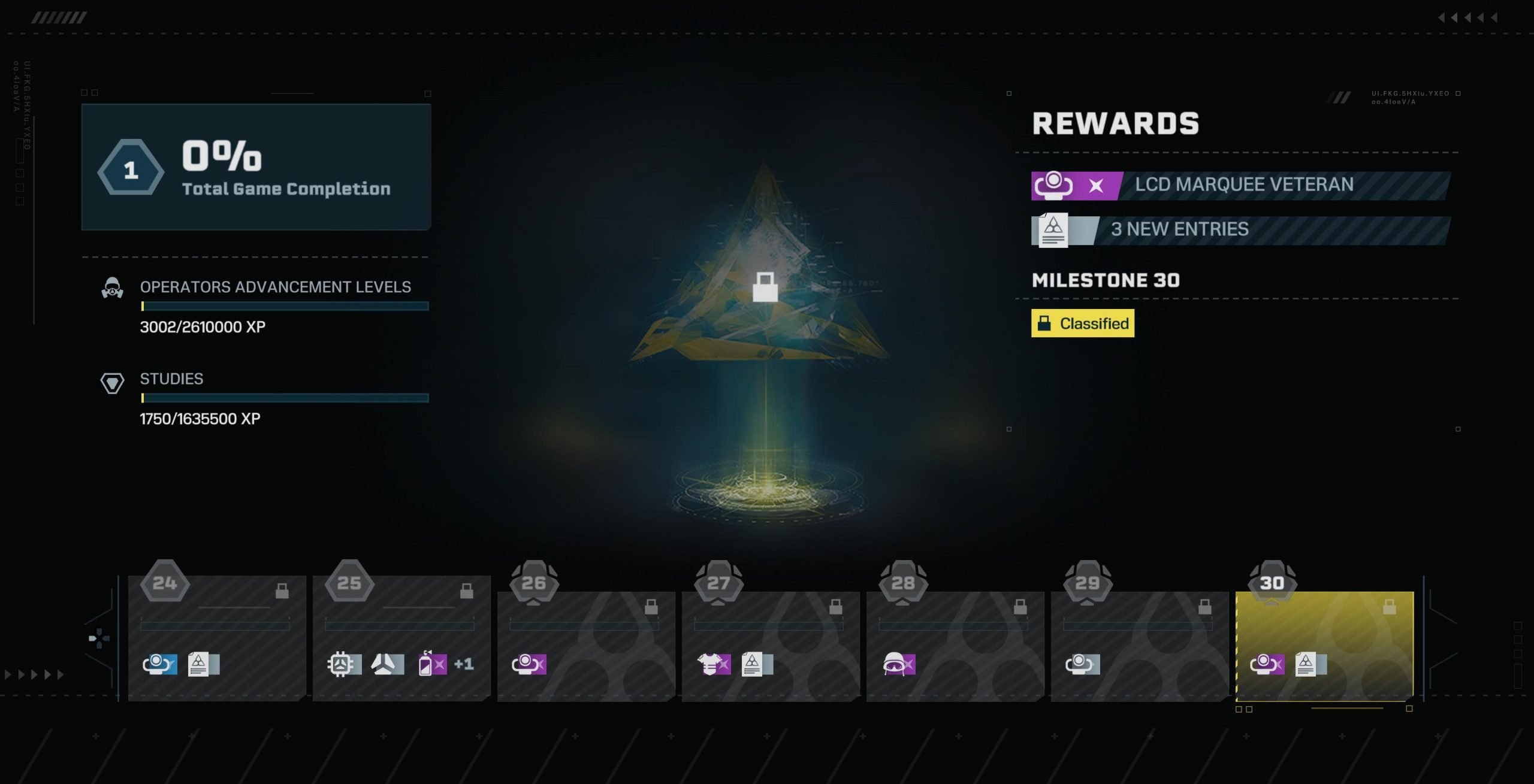
Task: Pick milestone 28 with helmet reward
Action: [x=955, y=646]
